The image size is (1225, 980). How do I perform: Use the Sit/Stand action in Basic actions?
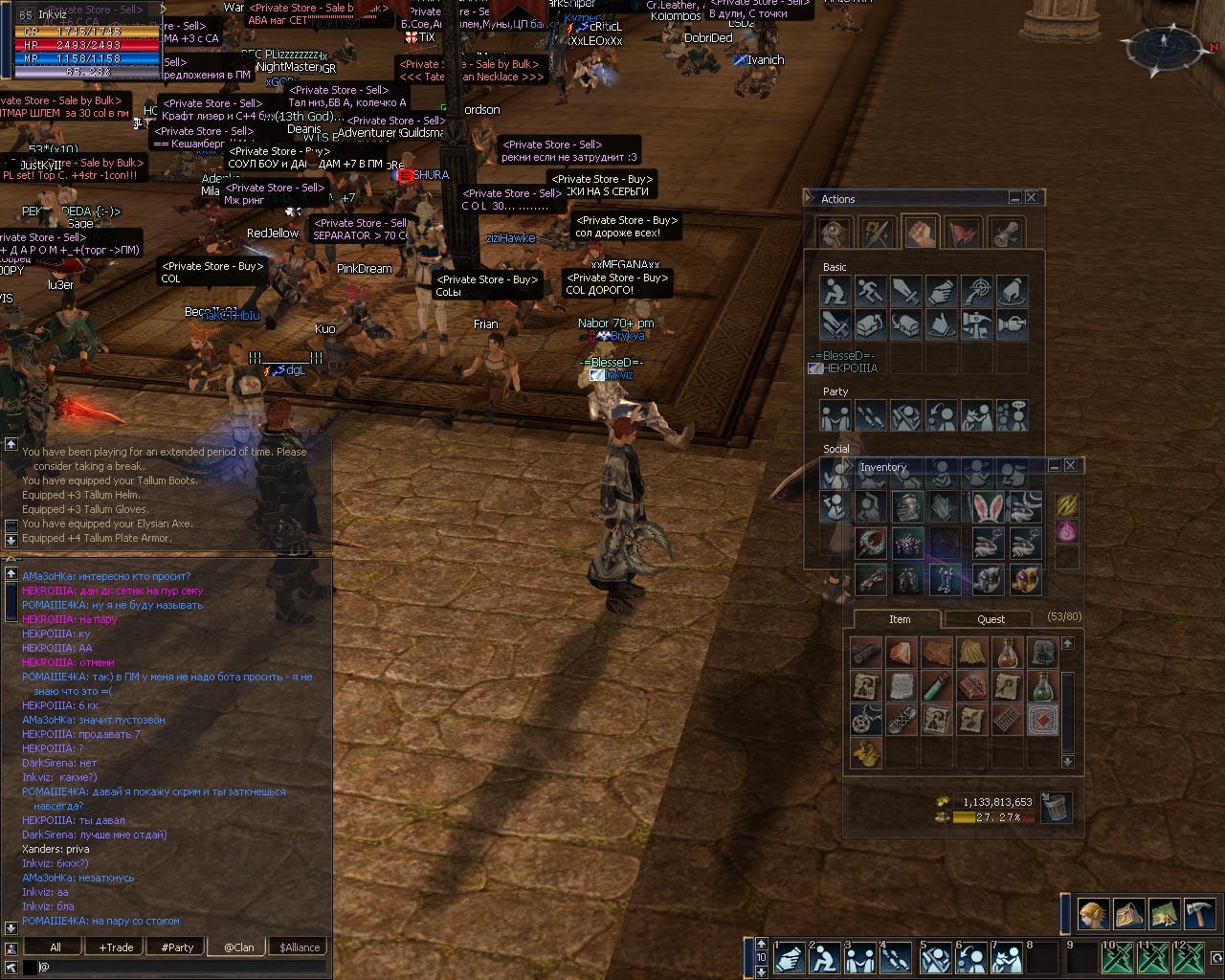click(835, 291)
